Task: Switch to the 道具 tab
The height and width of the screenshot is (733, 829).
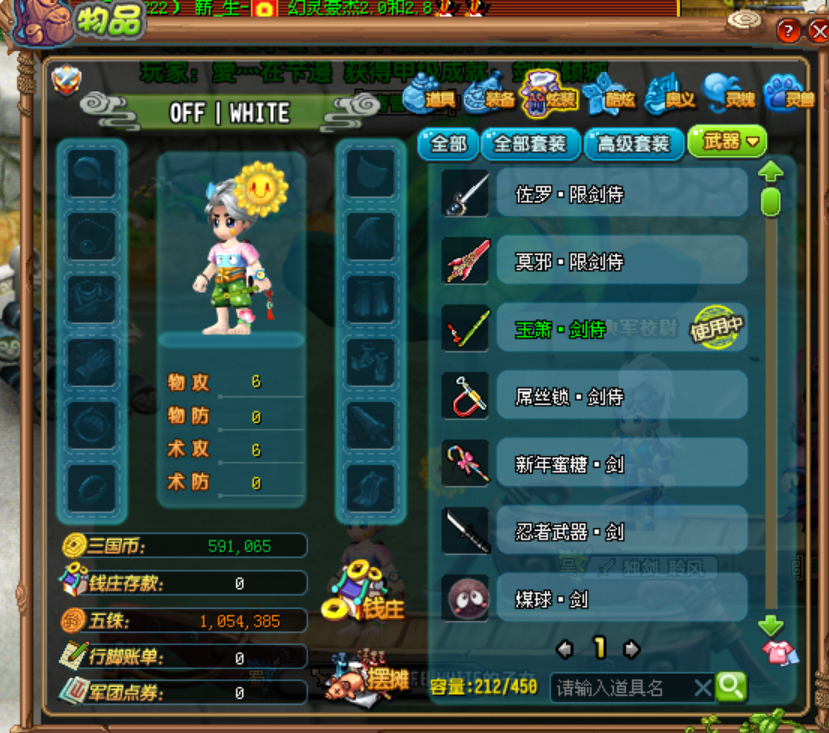Action: [x=429, y=98]
